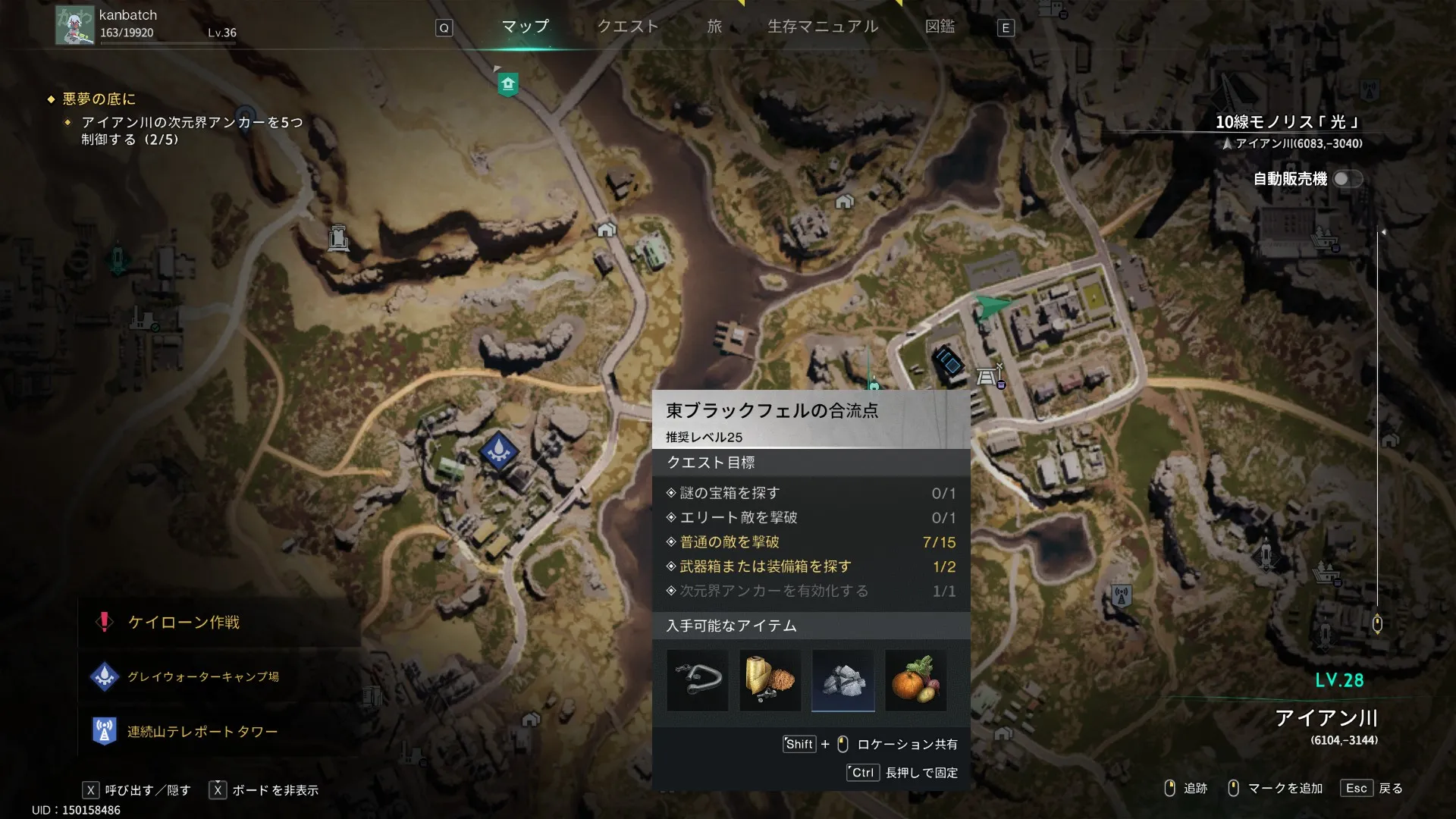This screenshot has width=1456, height=819.
Task: Switch to the クエスト tab
Action: coord(627,27)
